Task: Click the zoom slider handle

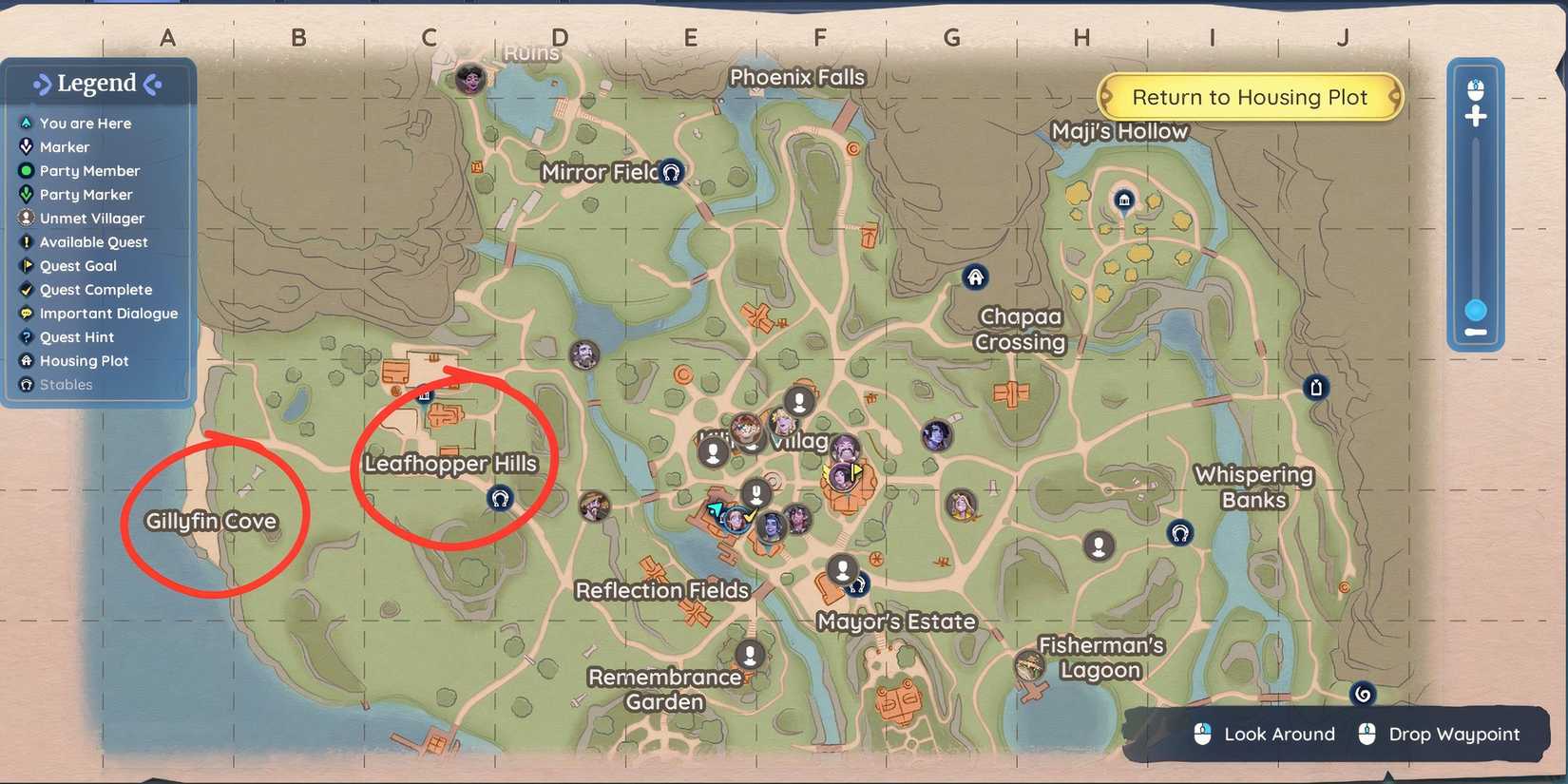Action: 1476,310
